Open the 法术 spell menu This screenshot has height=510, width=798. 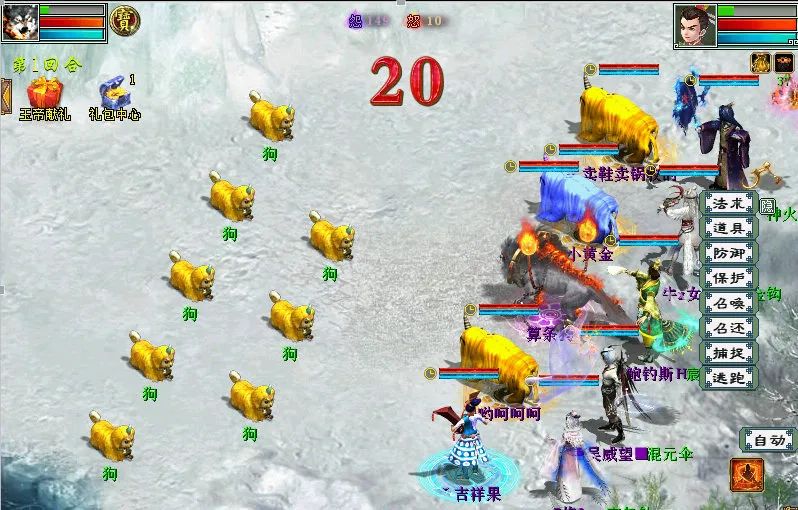(729, 203)
